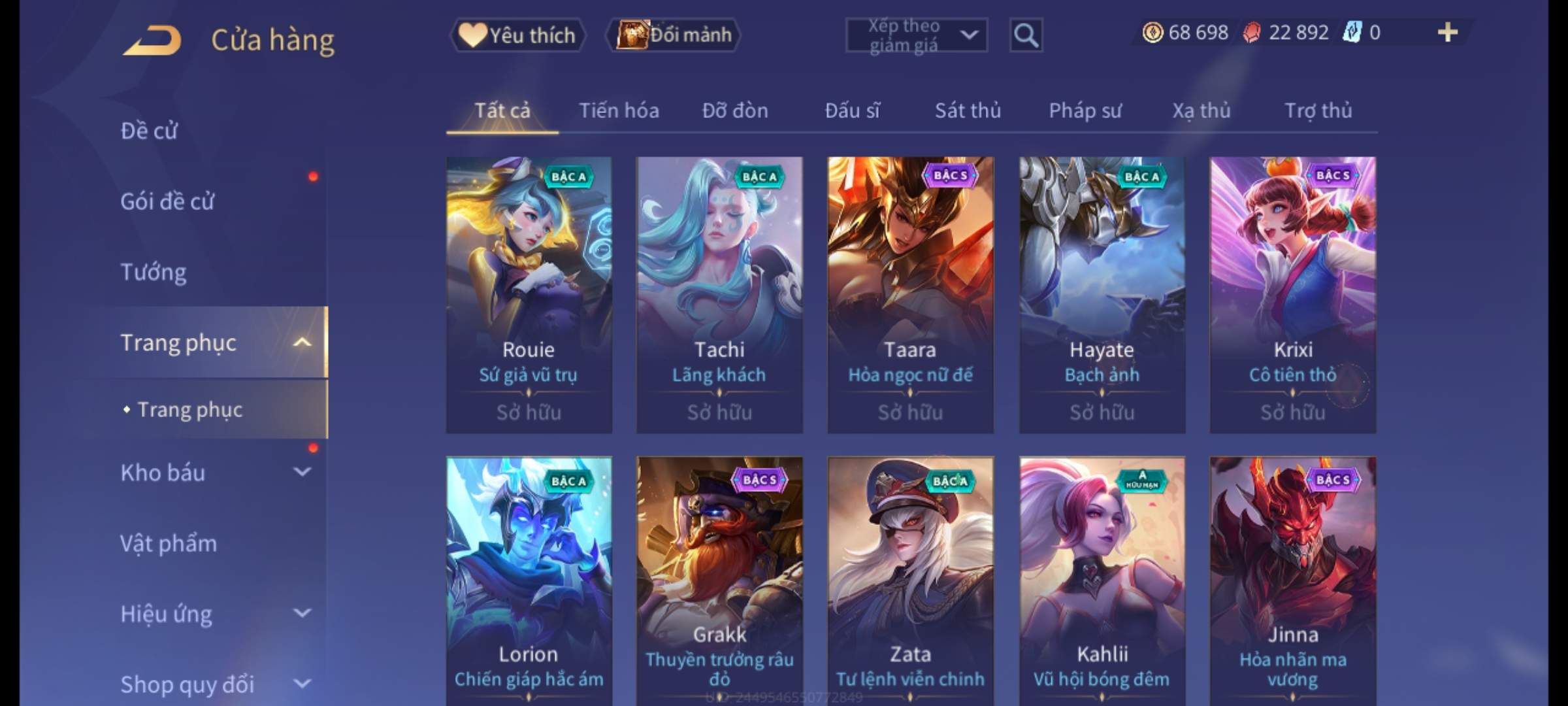Select the Taara Hỏa ngọc nữ đế skin
Image resolution: width=1568 pixels, height=706 pixels.
[910, 294]
